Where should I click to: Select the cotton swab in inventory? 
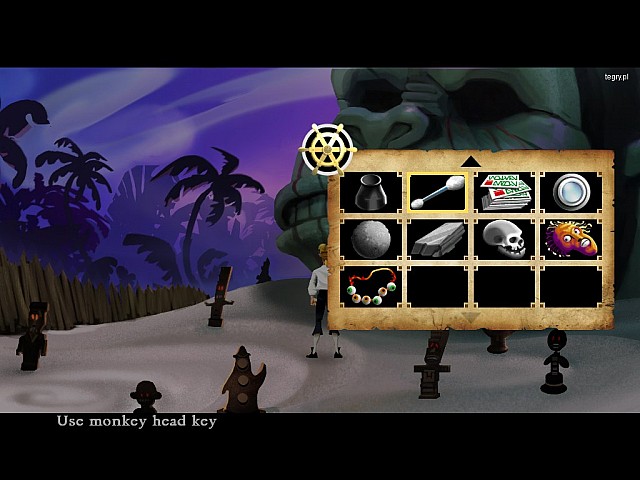pyautogui.click(x=437, y=191)
